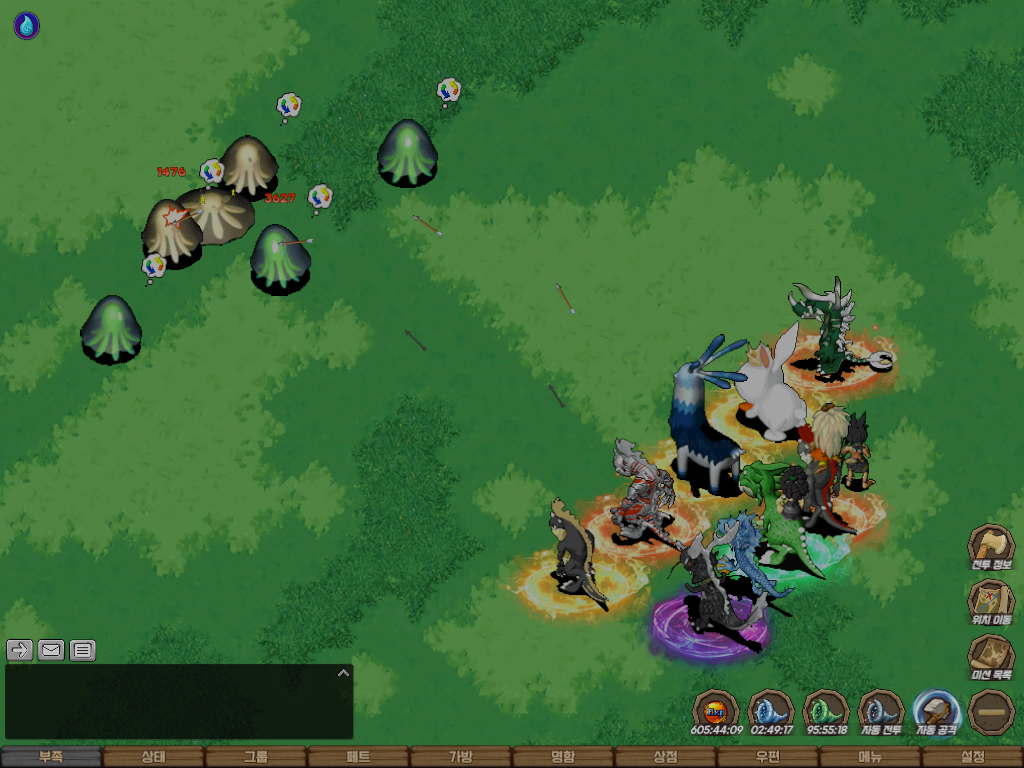Collapse the icon bar with minus button
Image resolution: width=1024 pixels, height=768 pixels.
[991, 712]
